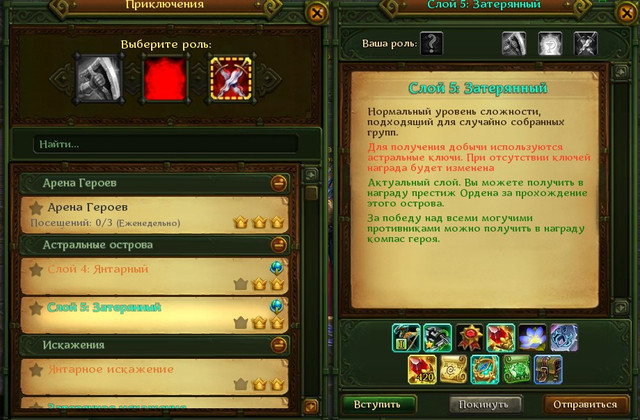Inspect the red star medal reward
The height and width of the screenshot is (420, 640).
coord(469,338)
